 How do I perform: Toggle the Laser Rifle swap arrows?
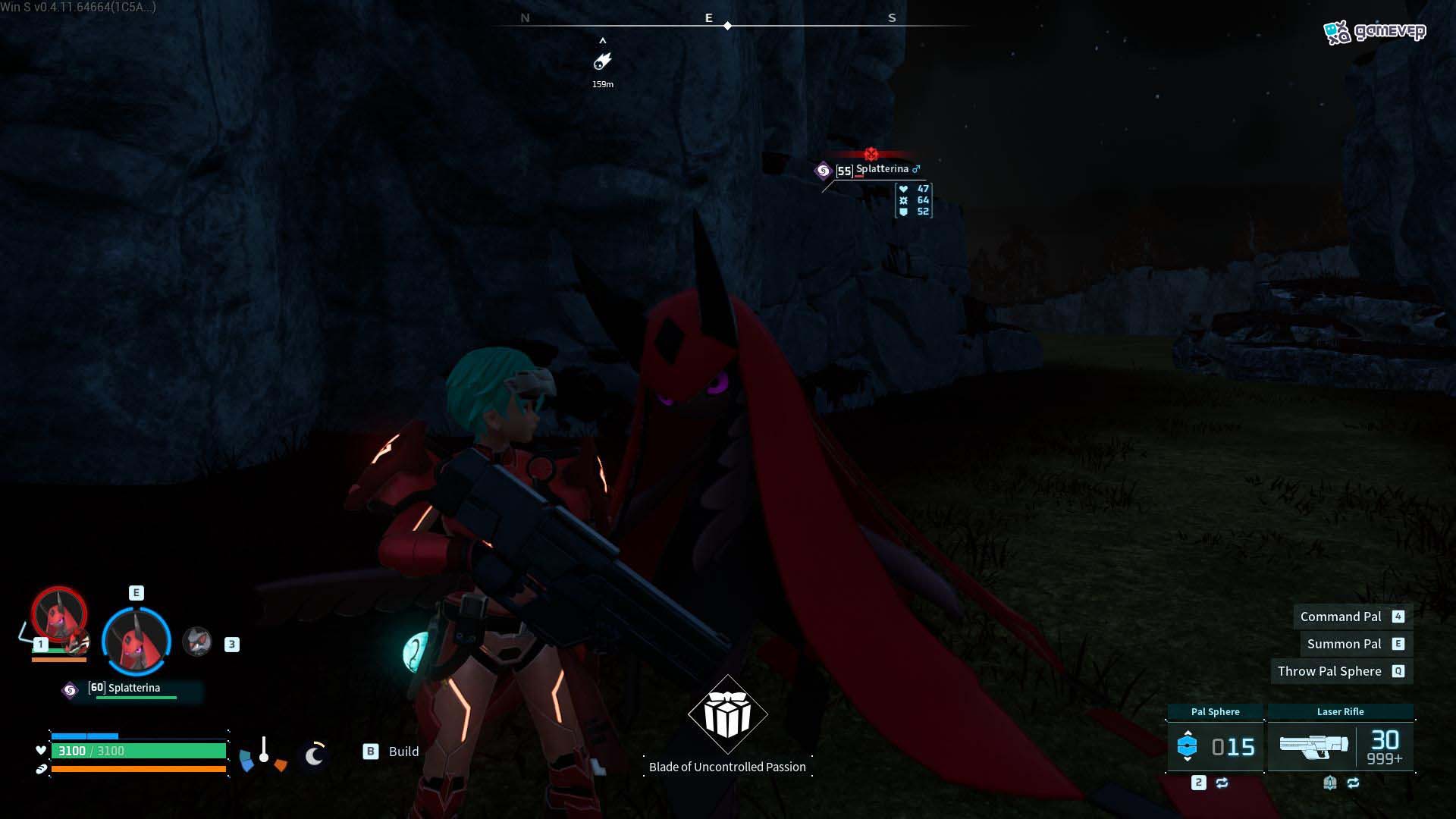coord(1354,783)
